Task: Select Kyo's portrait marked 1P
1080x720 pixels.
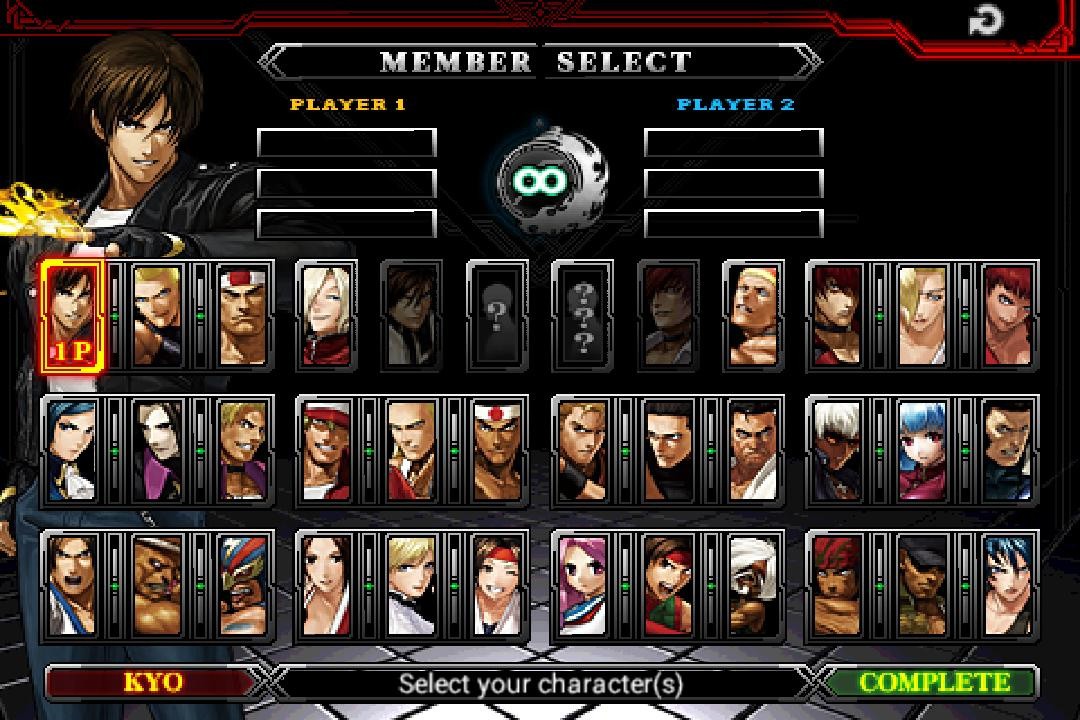Action: tap(71, 314)
